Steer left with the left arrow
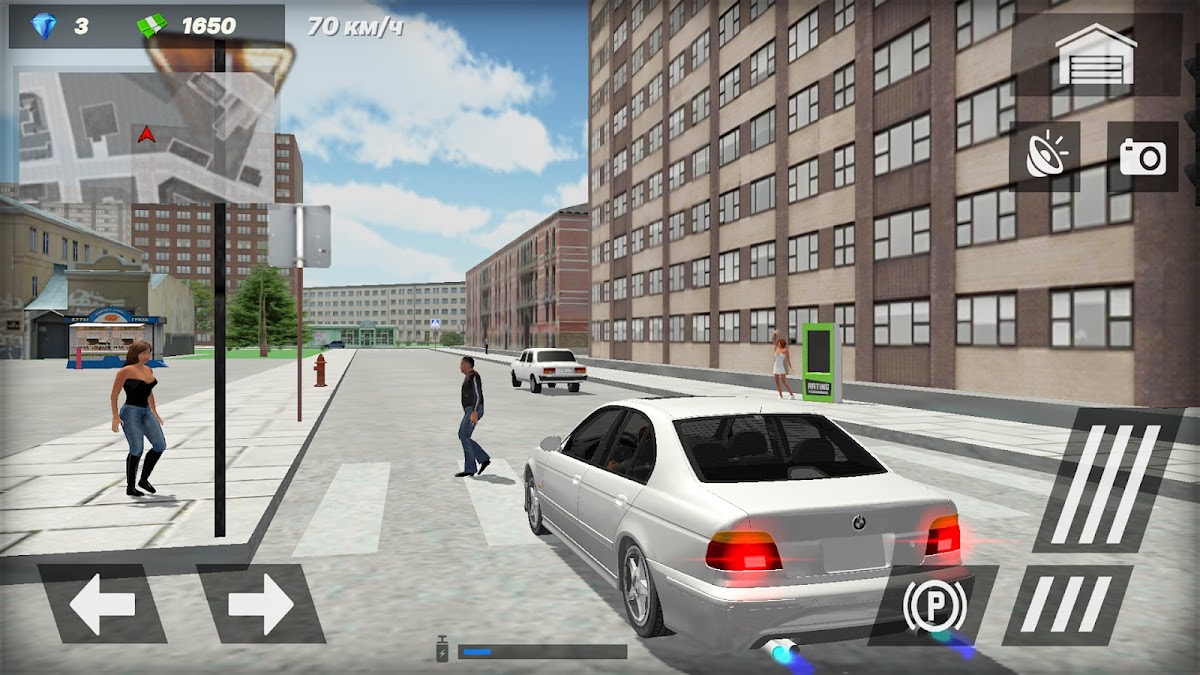The width and height of the screenshot is (1200, 675). click(x=103, y=603)
